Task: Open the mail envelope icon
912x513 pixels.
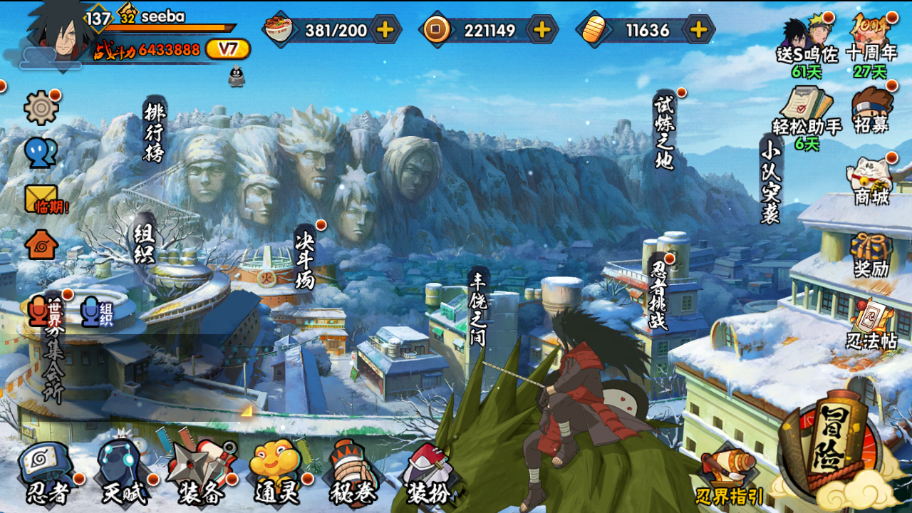Action: coord(42,198)
